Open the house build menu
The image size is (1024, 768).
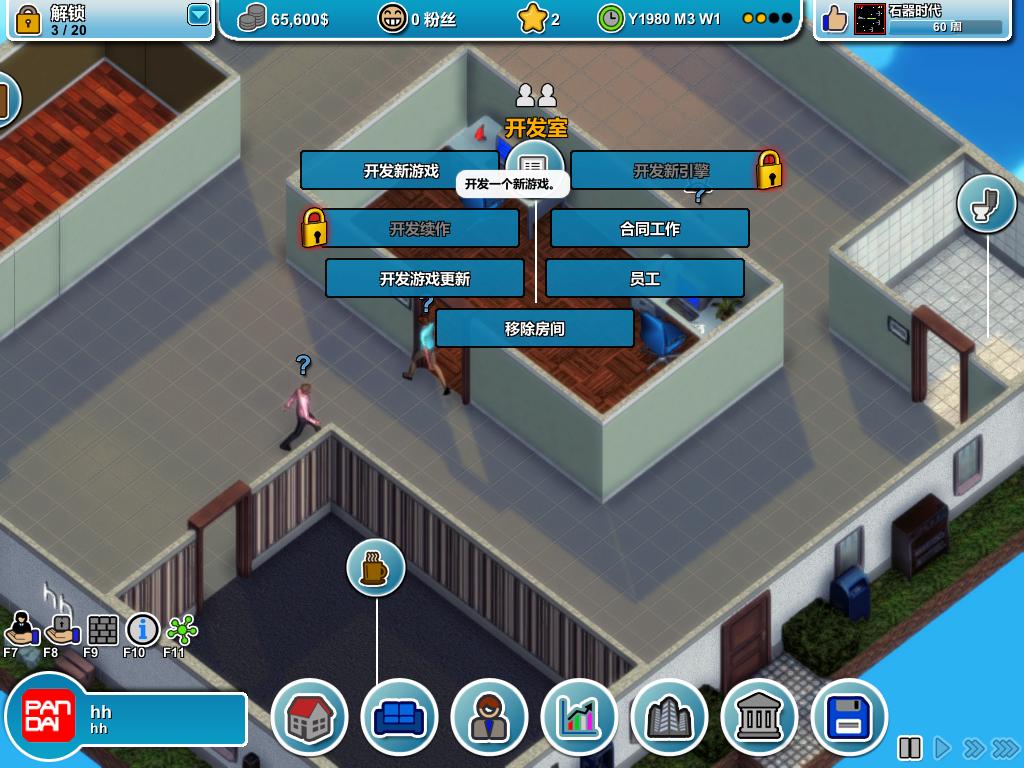309,717
